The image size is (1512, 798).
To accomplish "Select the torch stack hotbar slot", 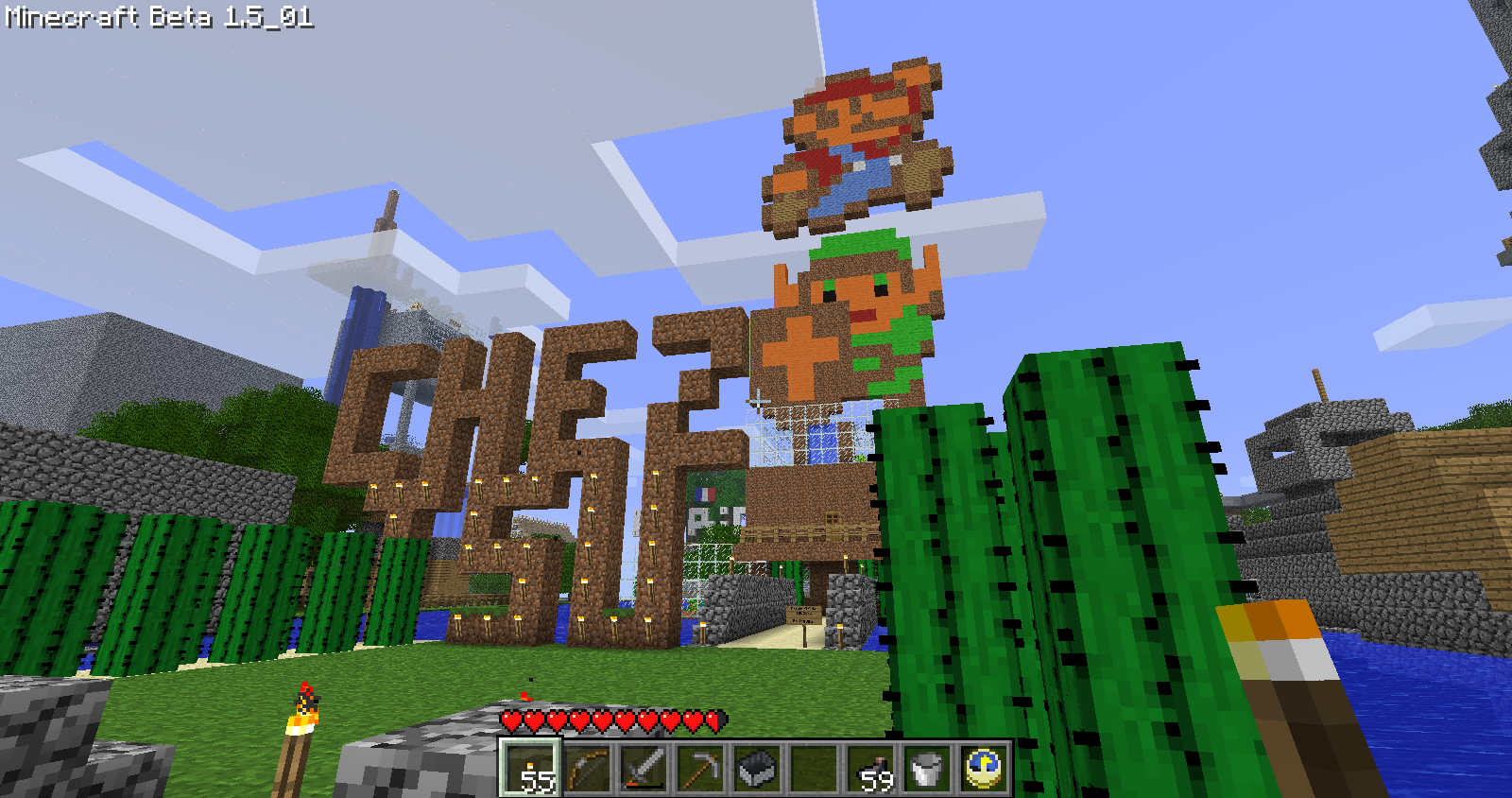I will (530, 768).
